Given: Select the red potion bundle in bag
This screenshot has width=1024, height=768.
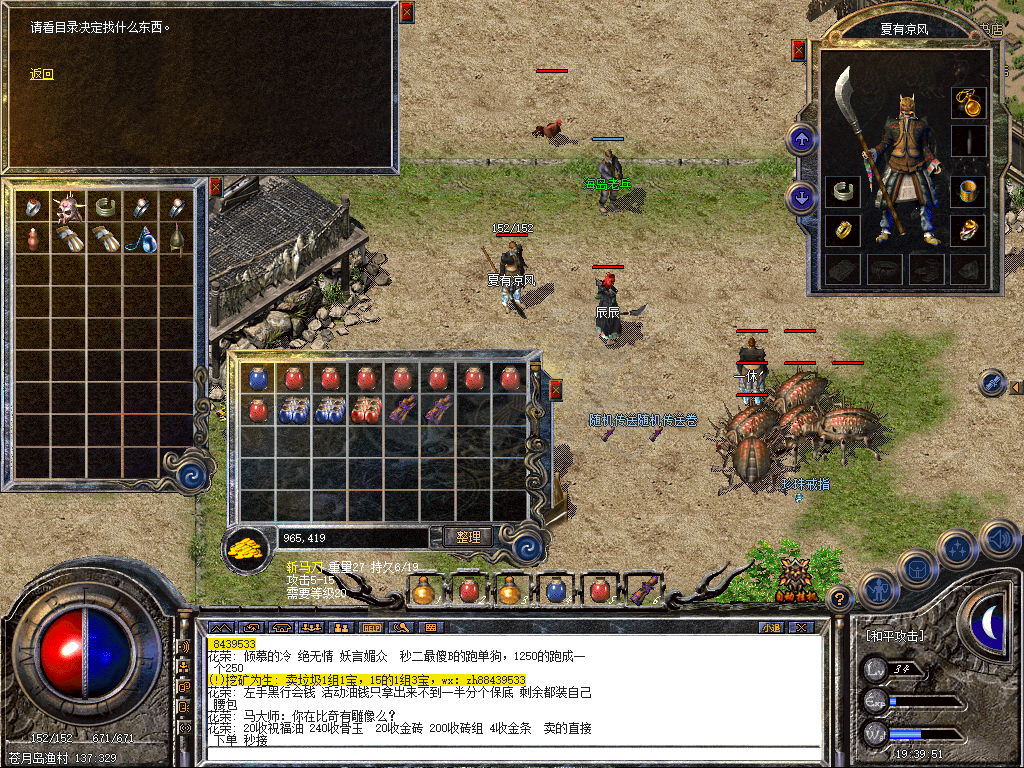Looking at the screenshot, I should tap(365, 410).
